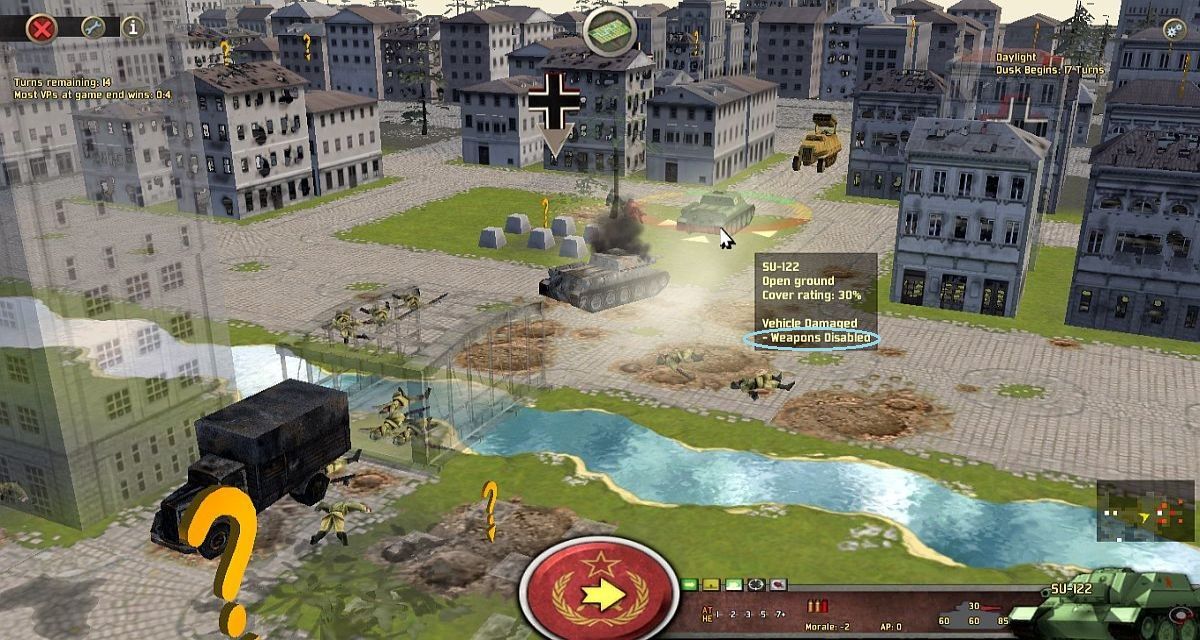Click the light green order icon

[733, 585]
